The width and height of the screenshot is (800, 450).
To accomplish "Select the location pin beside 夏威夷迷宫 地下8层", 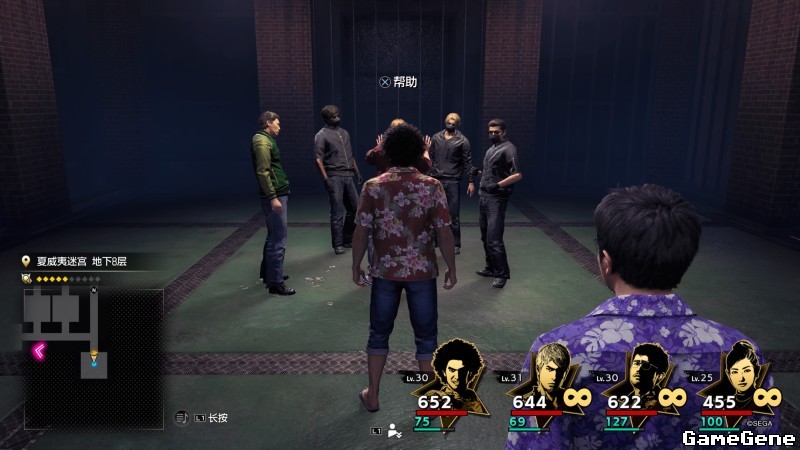I will pyautogui.click(x=27, y=262).
